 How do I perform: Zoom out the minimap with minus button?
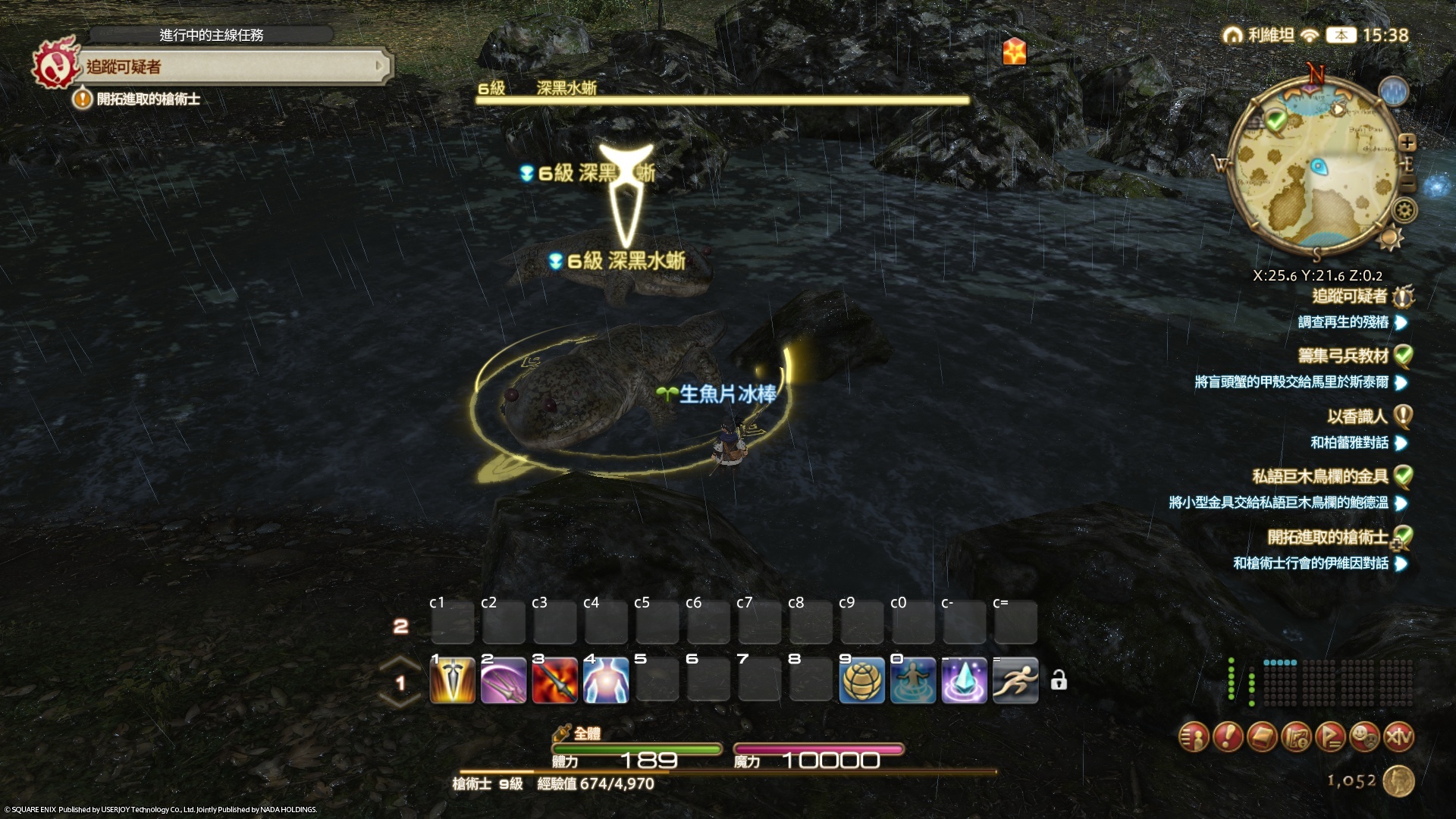1407,186
